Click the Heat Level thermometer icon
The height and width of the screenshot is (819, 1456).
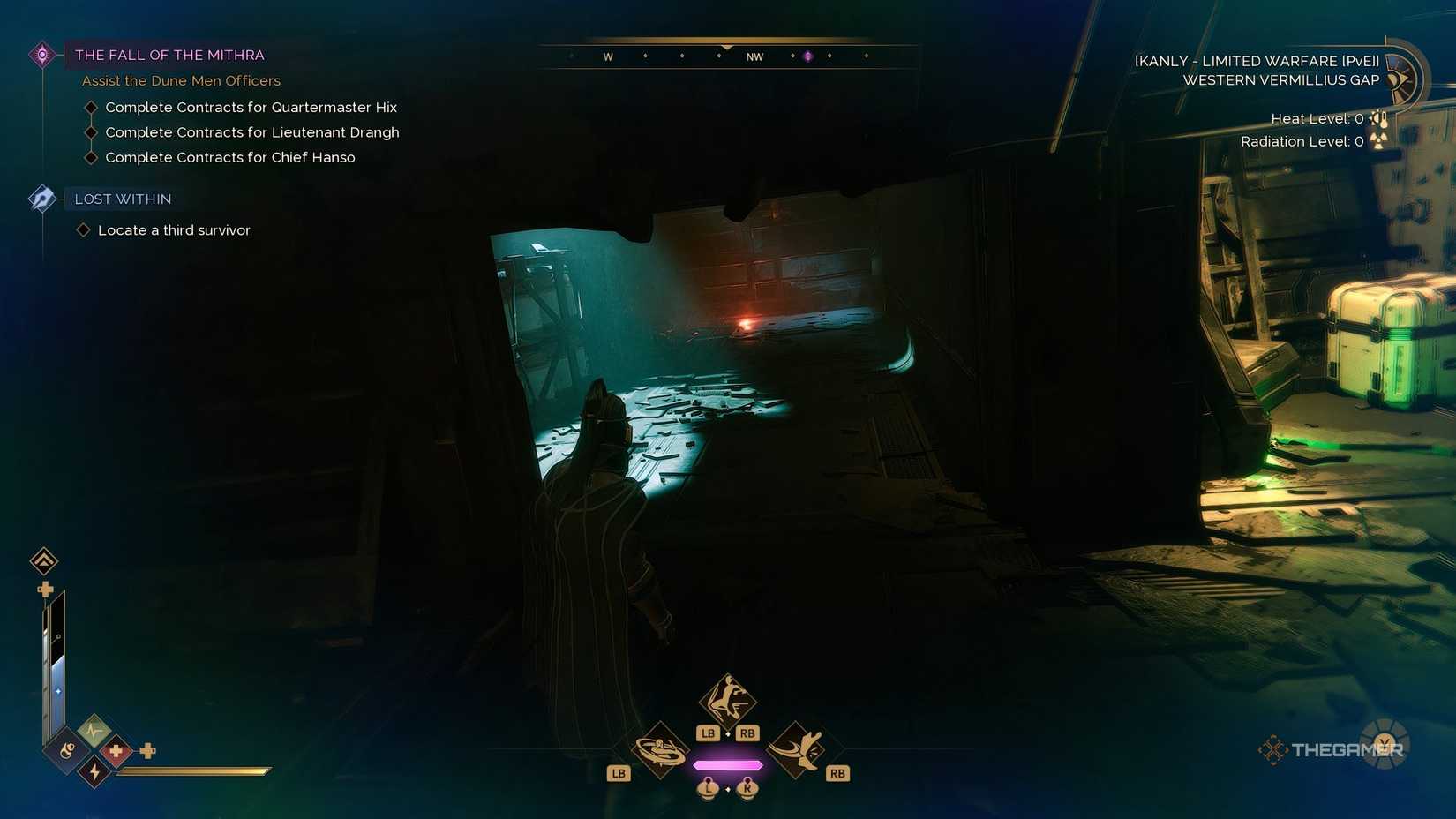pyautogui.click(x=1378, y=118)
